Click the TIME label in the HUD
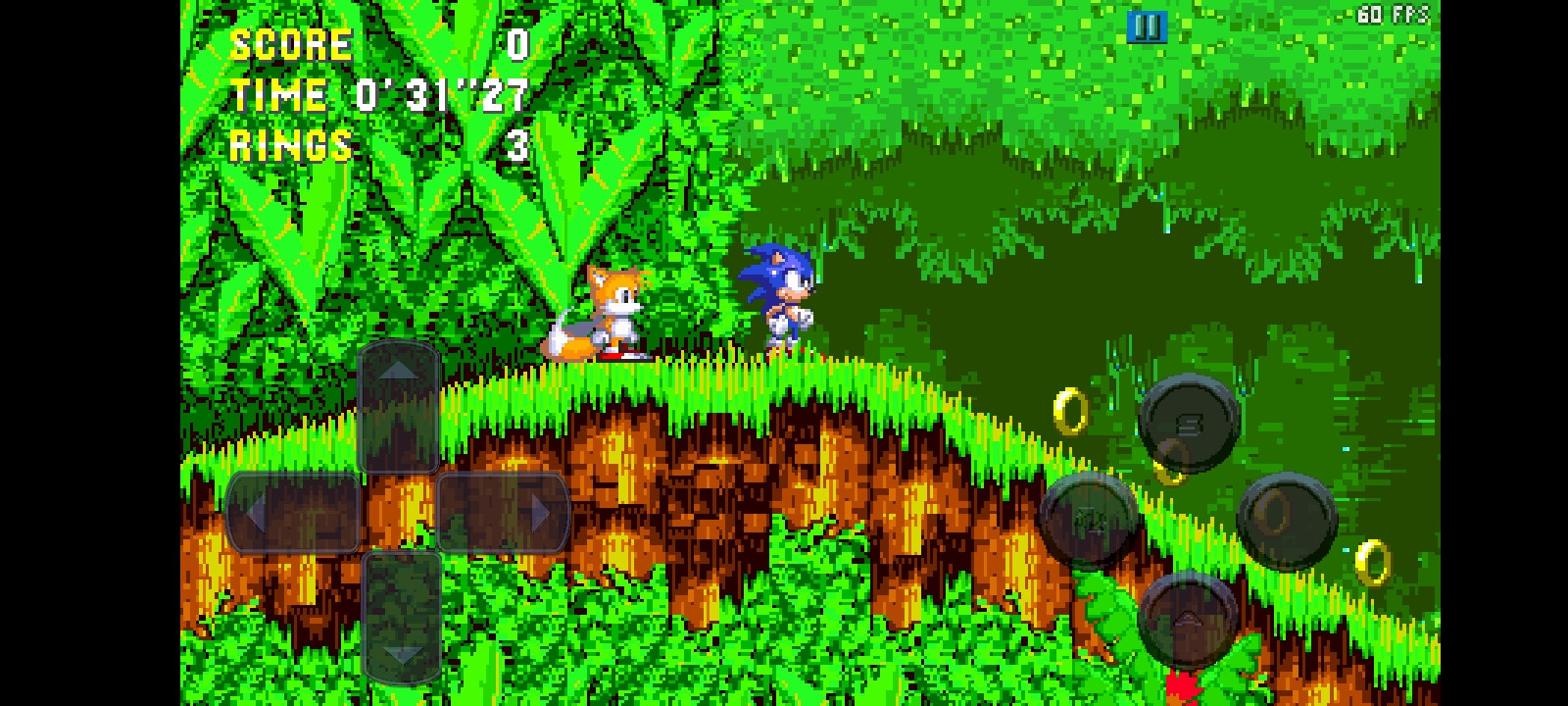Image resolution: width=1568 pixels, height=706 pixels. [x=276, y=95]
